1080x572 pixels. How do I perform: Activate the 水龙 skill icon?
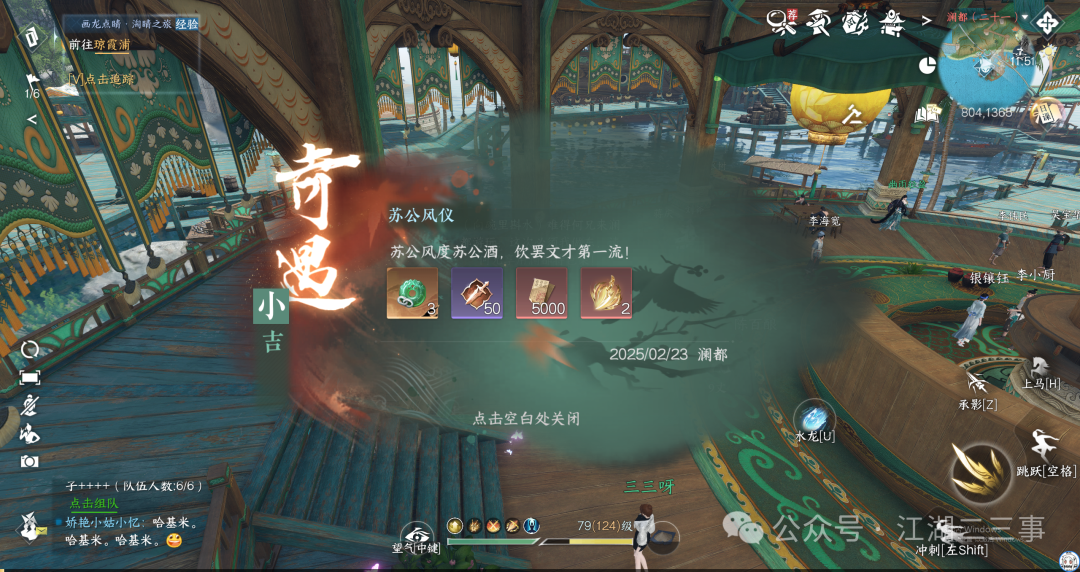click(x=814, y=416)
